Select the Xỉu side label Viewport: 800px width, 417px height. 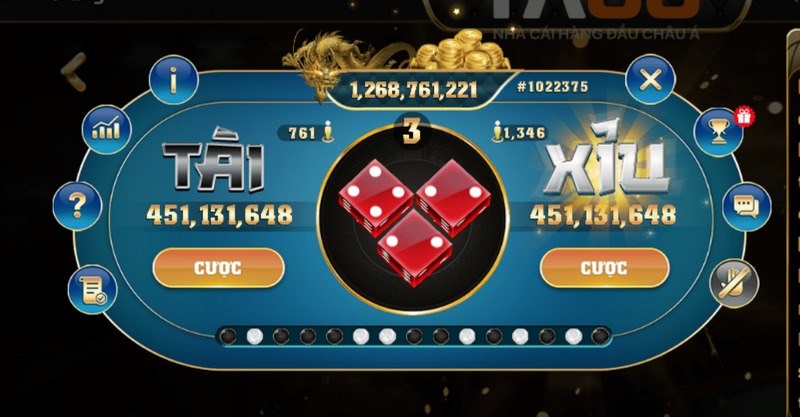point(607,166)
